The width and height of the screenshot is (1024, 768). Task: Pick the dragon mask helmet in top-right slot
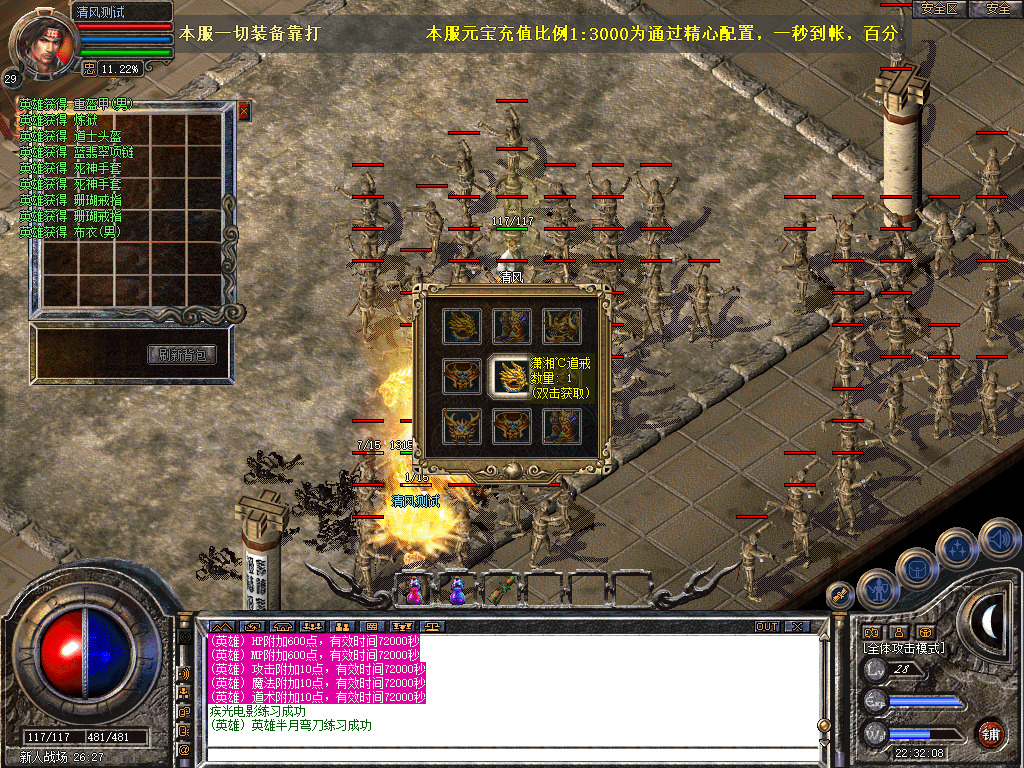point(561,326)
